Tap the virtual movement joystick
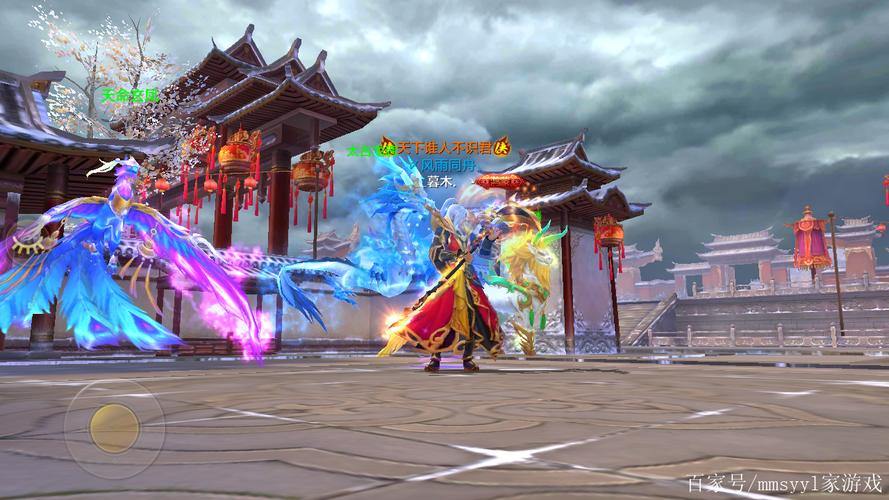Screen dimensions: 889x500 coord(114,428)
